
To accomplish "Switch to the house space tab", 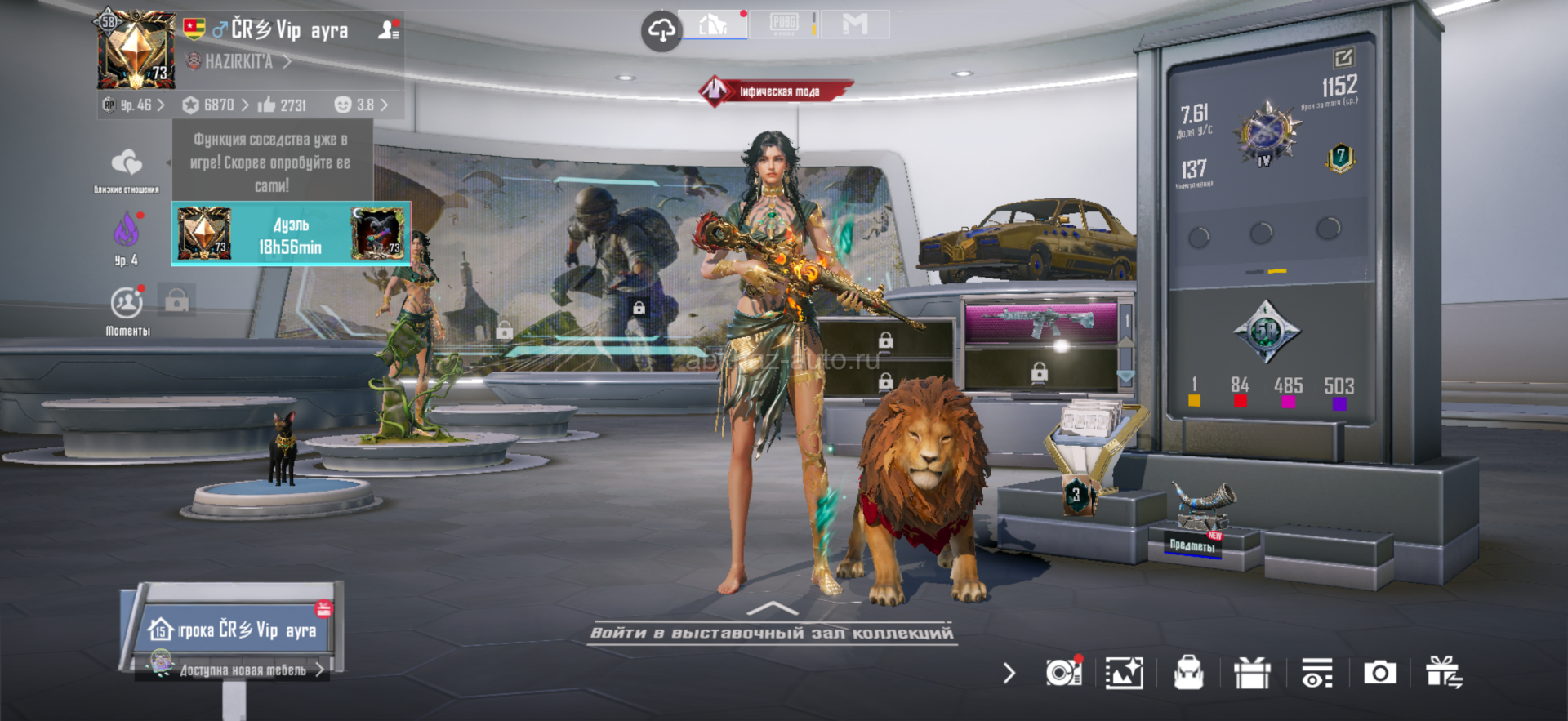I will pyautogui.click(x=713, y=24).
